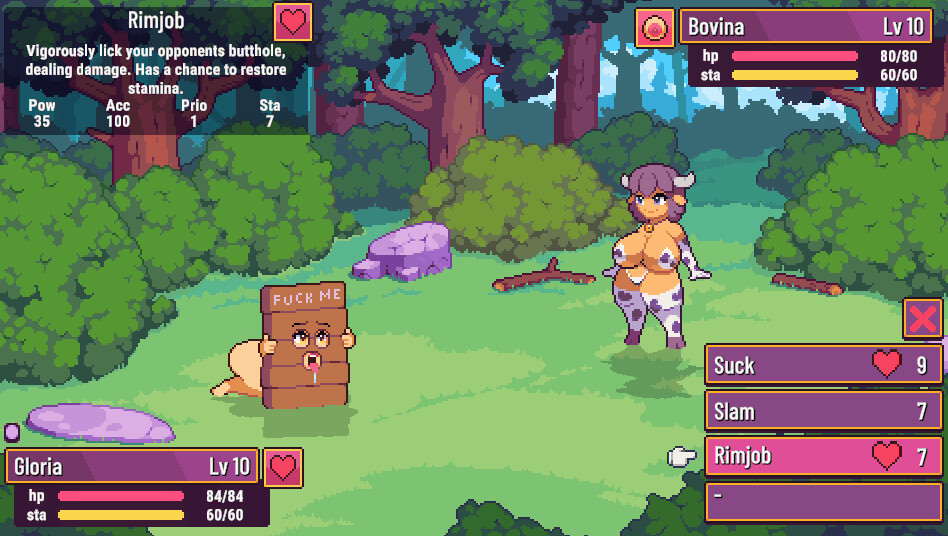Click the heart icon next to move description
This screenshot has height=536, width=948.
coord(293,22)
